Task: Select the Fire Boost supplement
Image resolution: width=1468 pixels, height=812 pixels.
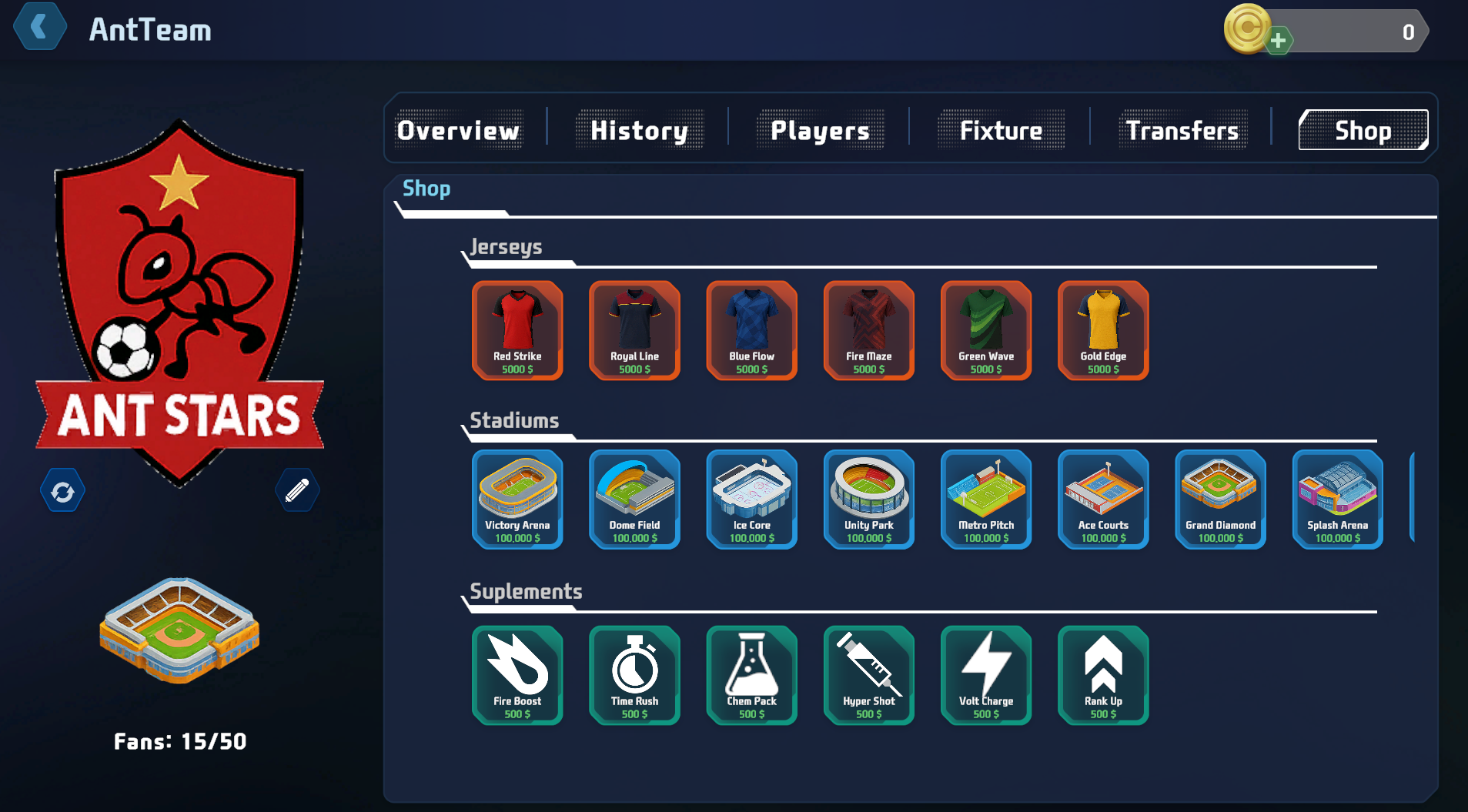Action: tap(518, 675)
